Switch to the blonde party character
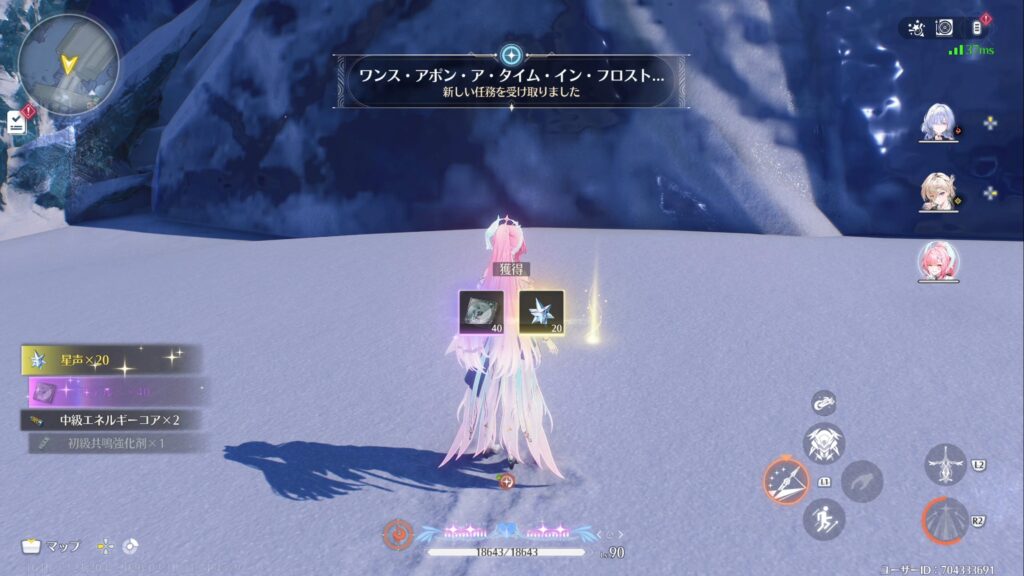1024x576 pixels. (x=940, y=193)
